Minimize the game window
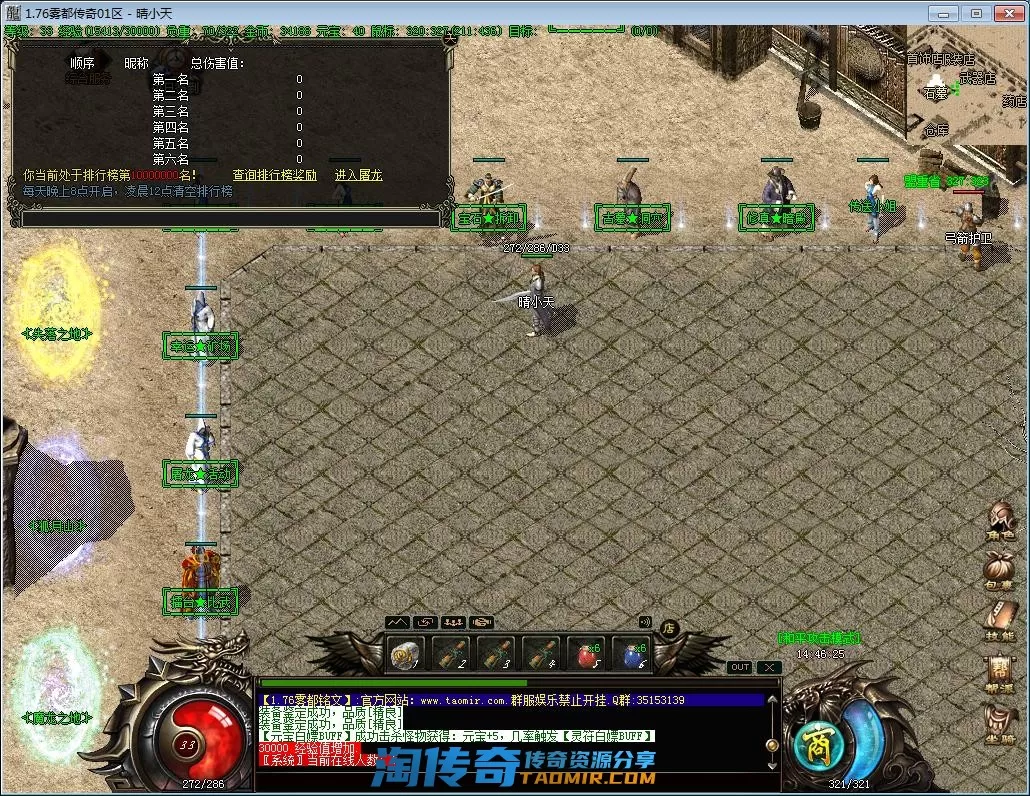Viewport: 1030px width, 796px height. [x=943, y=13]
